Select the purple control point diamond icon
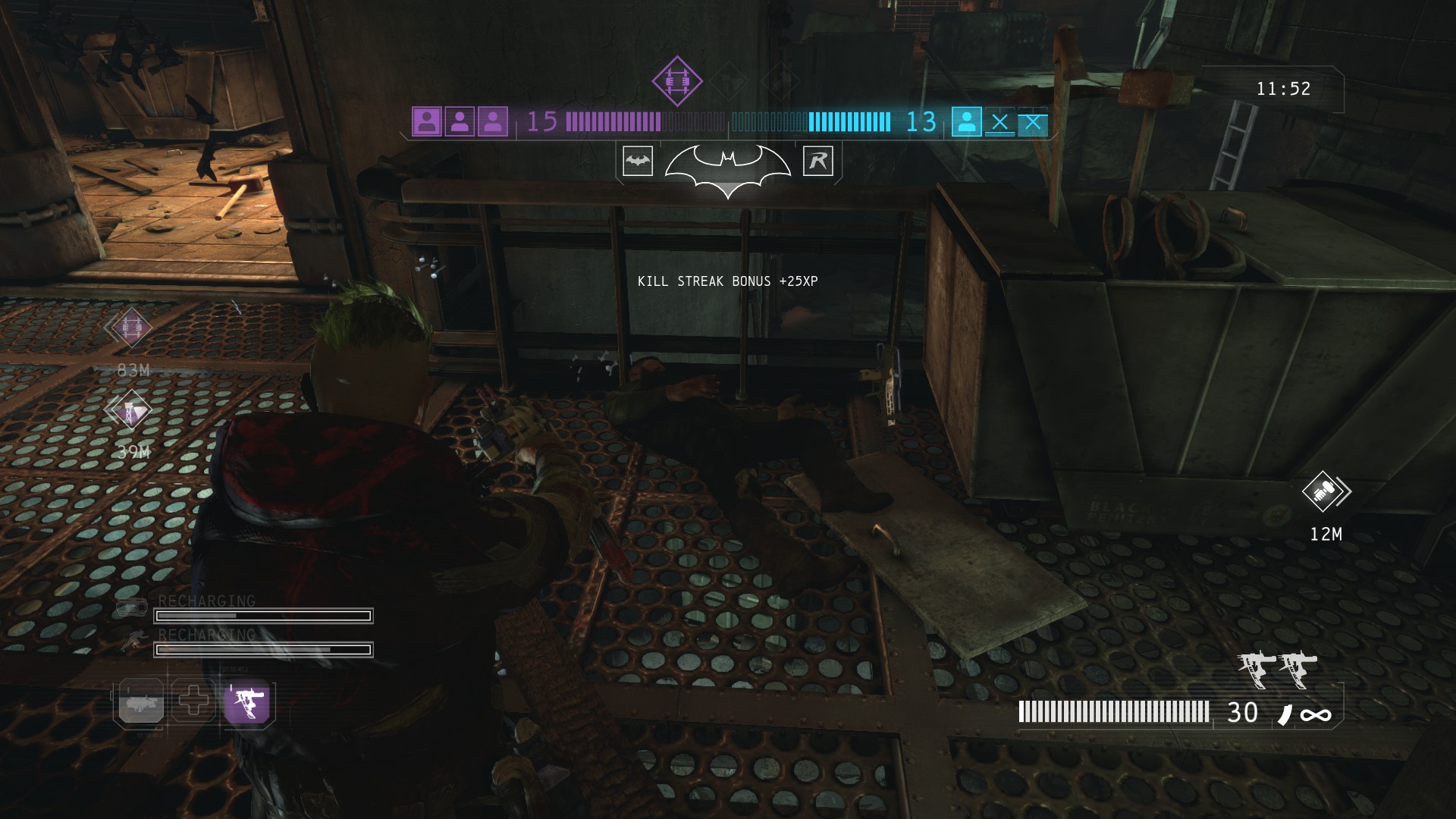This screenshot has height=819, width=1456. 677,80
